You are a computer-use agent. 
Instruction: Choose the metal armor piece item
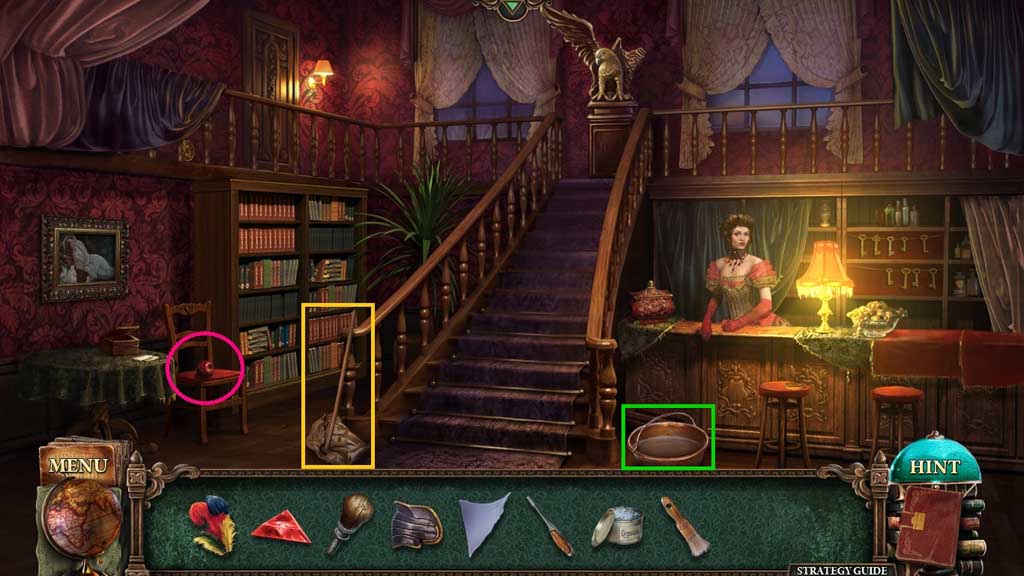[417, 524]
